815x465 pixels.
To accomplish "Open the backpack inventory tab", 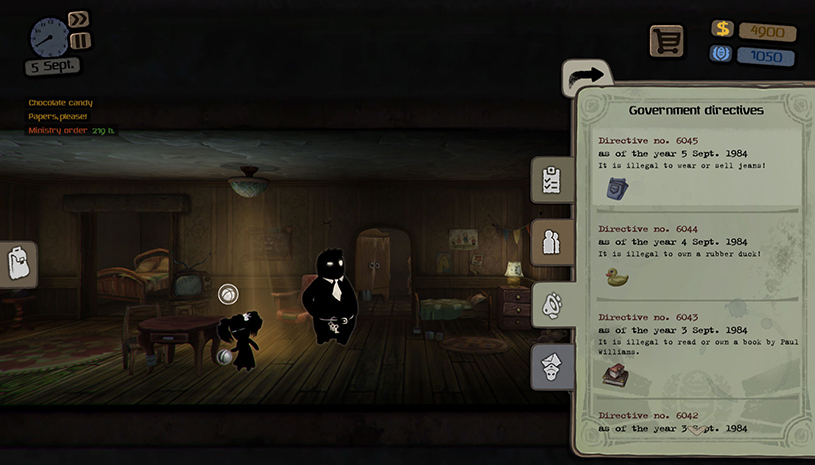I will pos(17,265).
